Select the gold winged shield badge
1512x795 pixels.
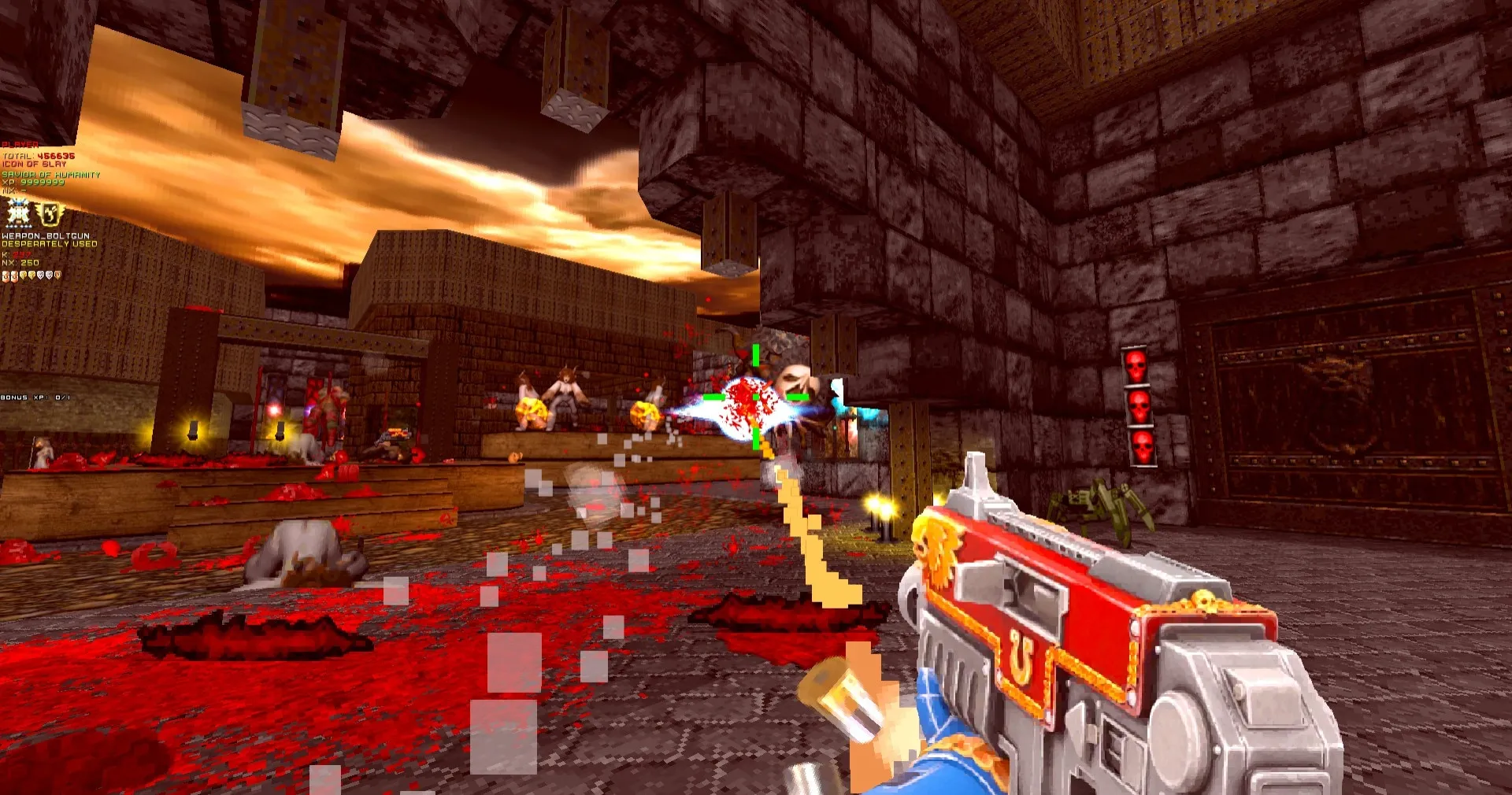point(51,213)
